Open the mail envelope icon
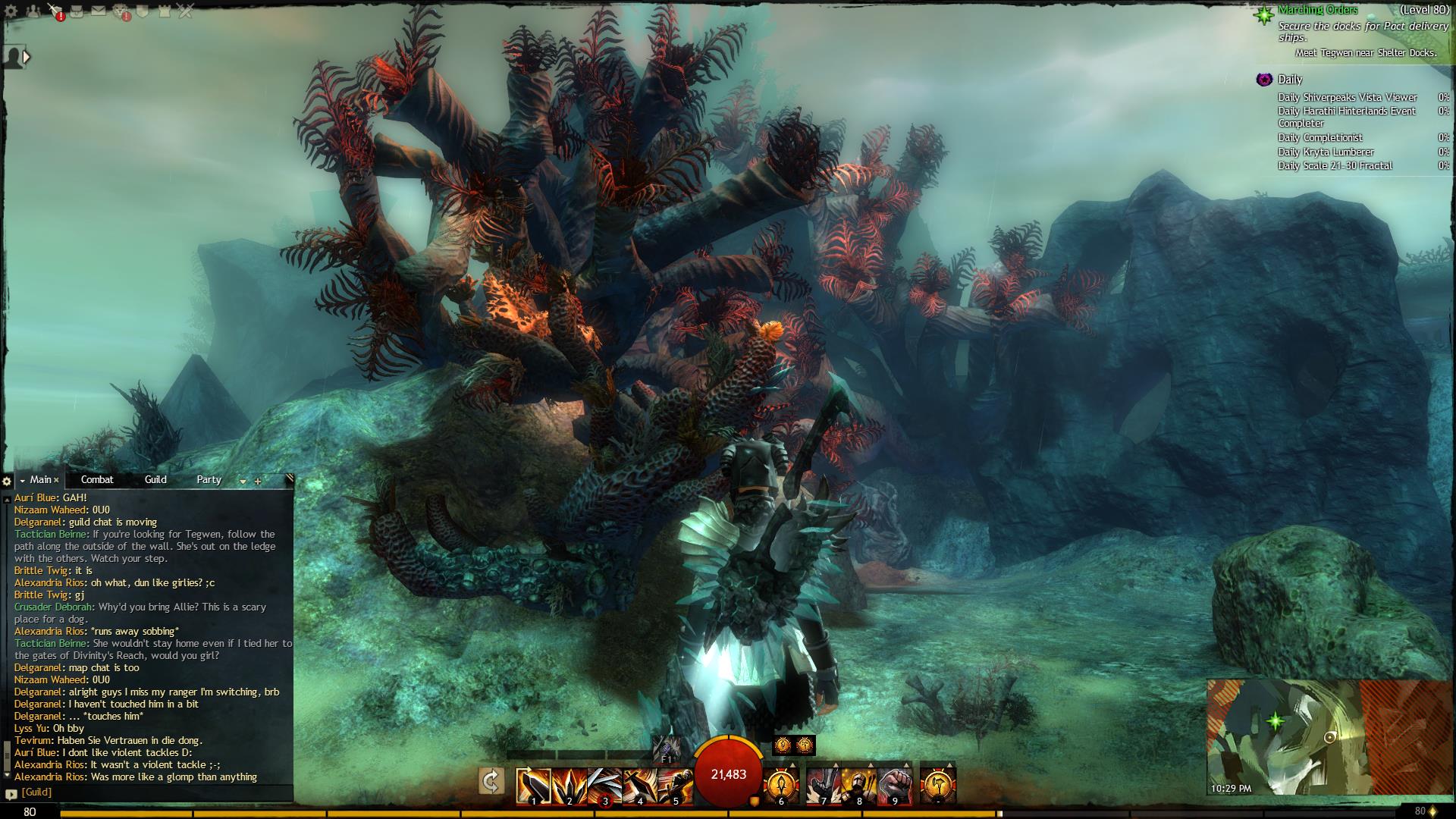 tap(99, 11)
